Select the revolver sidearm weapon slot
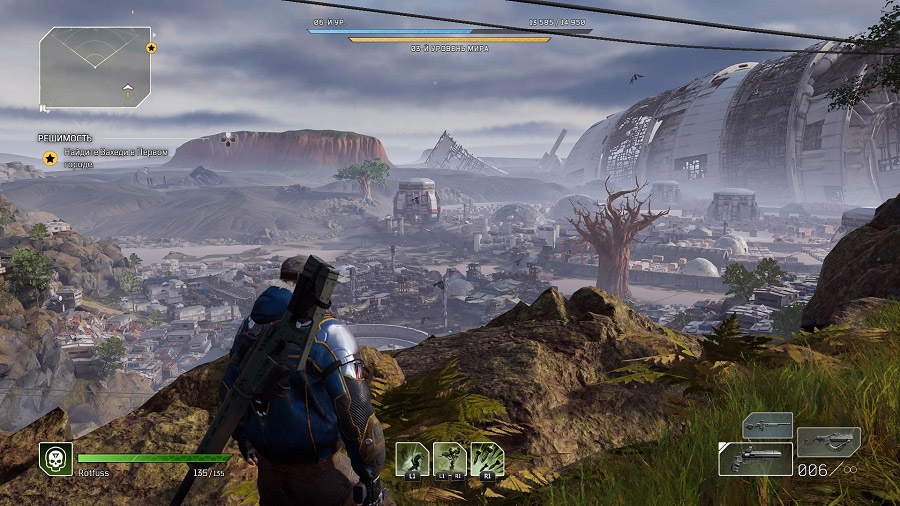900x506 pixels. [x=755, y=459]
